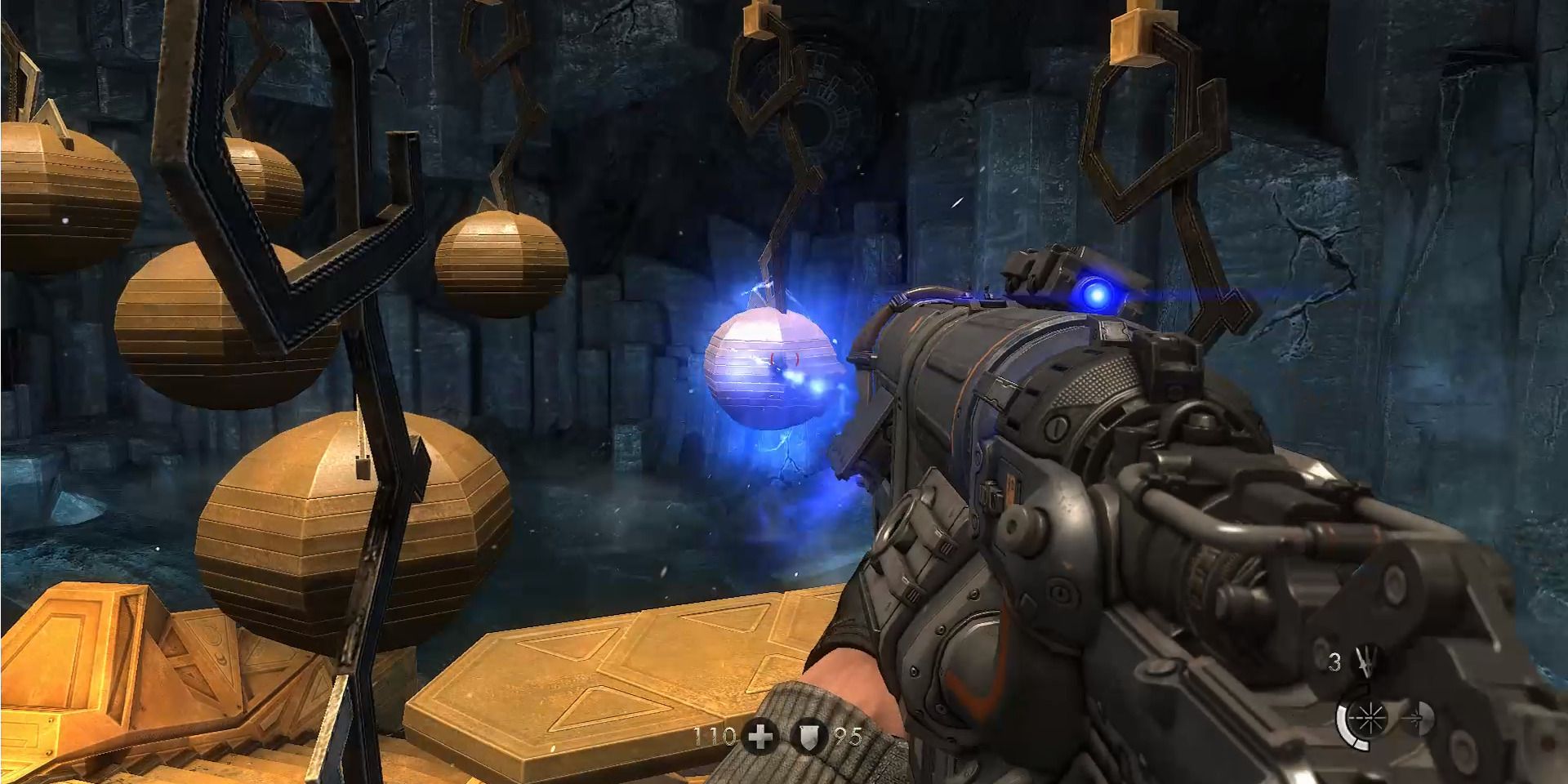Click the starburst icon inside the charge ring
Screen dimensions: 1568x784
click(1370, 717)
